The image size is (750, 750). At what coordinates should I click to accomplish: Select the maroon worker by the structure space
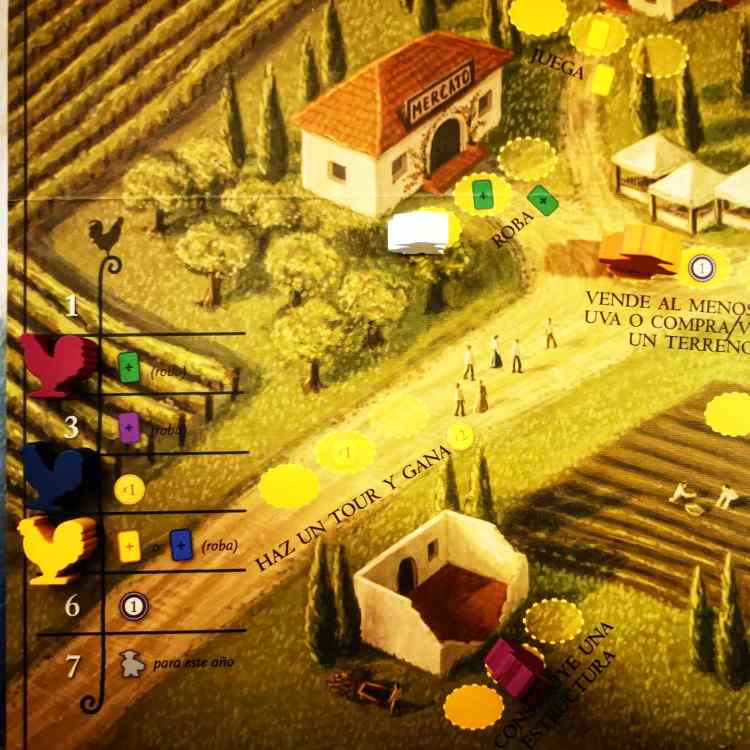click(515, 668)
